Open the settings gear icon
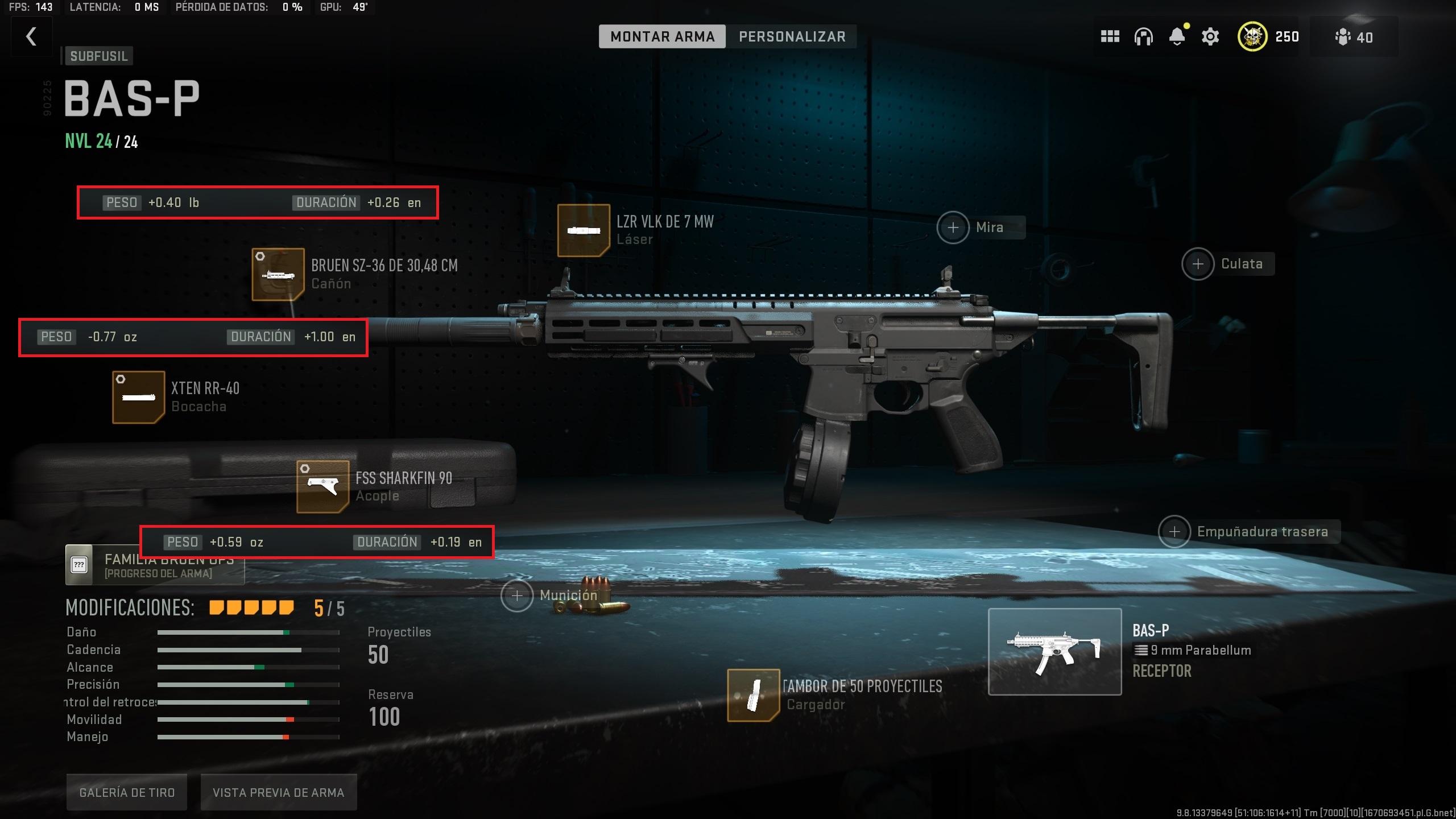This screenshot has width=1456, height=819. pyautogui.click(x=1210, y=36)
